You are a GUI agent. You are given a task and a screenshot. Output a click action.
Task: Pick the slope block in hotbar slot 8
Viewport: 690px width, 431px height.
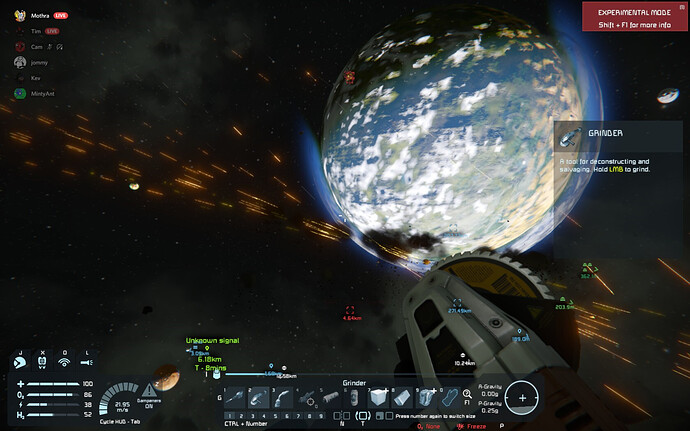tap(401, 396)
